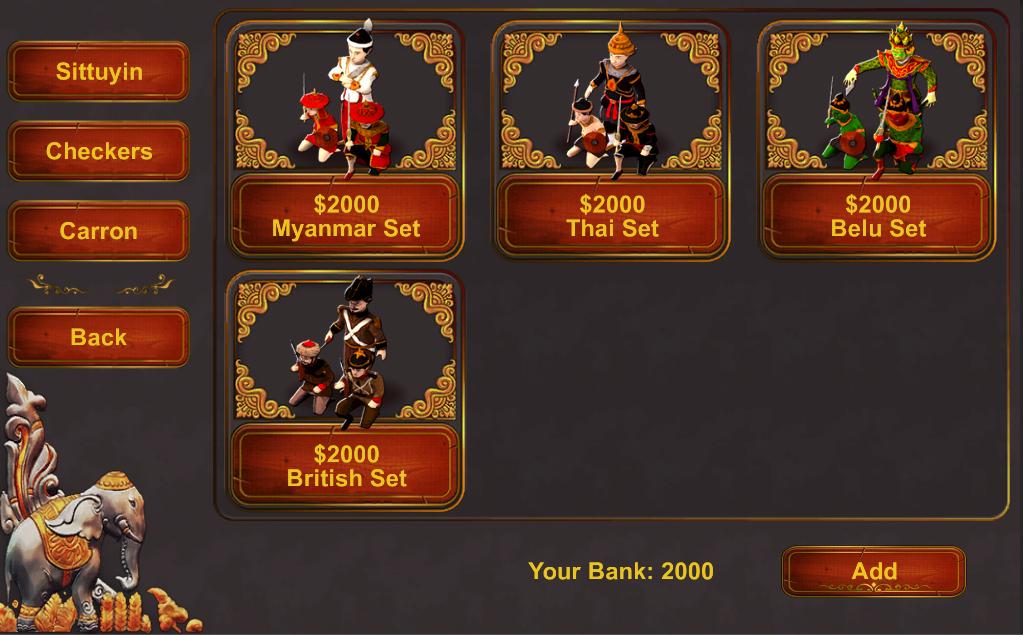Purchase the $2000 Thai Set

point(612,217)
